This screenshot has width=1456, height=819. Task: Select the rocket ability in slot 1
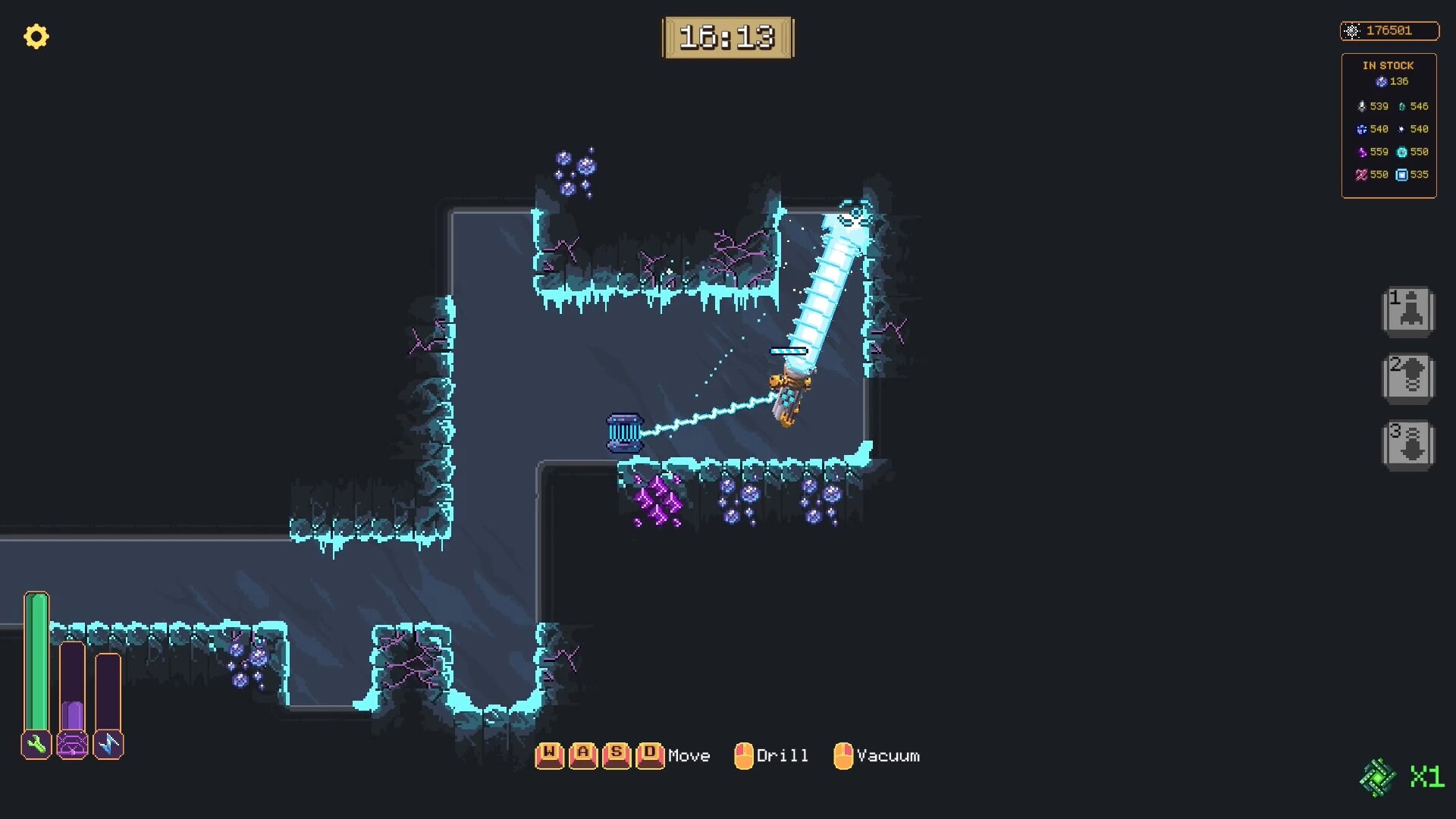coord(1409,311)
